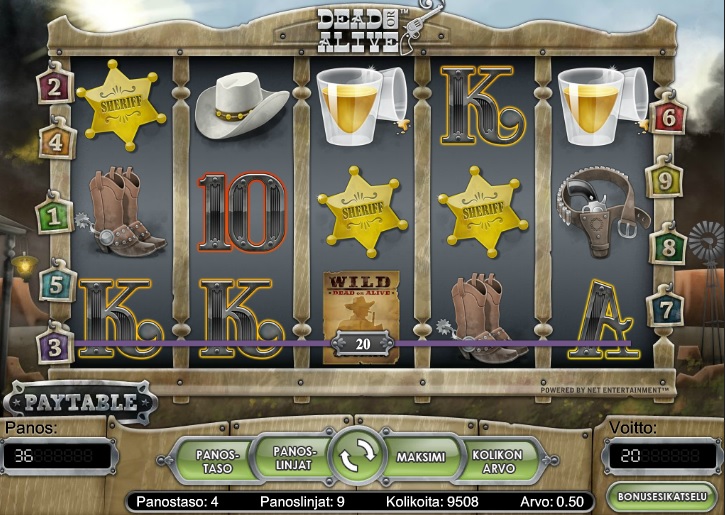Change the Panoslinjat bet lines
This screenshot has height=515, width=725.
pos(294,457)
